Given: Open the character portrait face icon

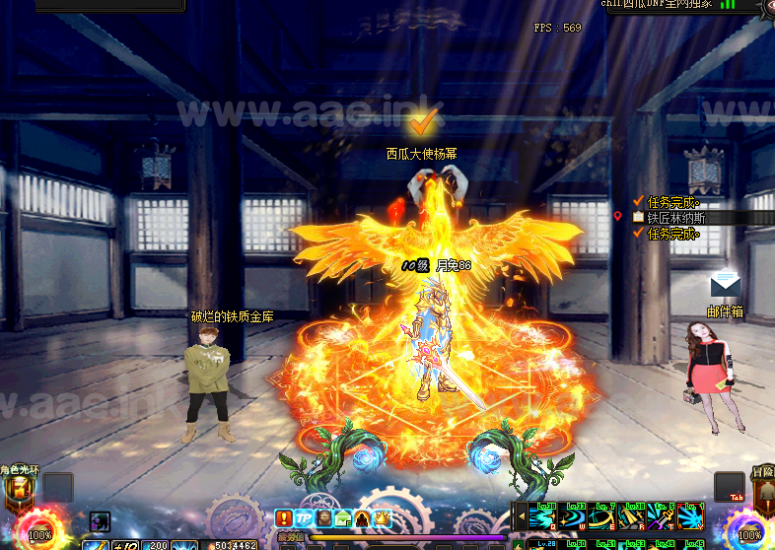Looking at the screenshot, I should (x=323, y=518).
